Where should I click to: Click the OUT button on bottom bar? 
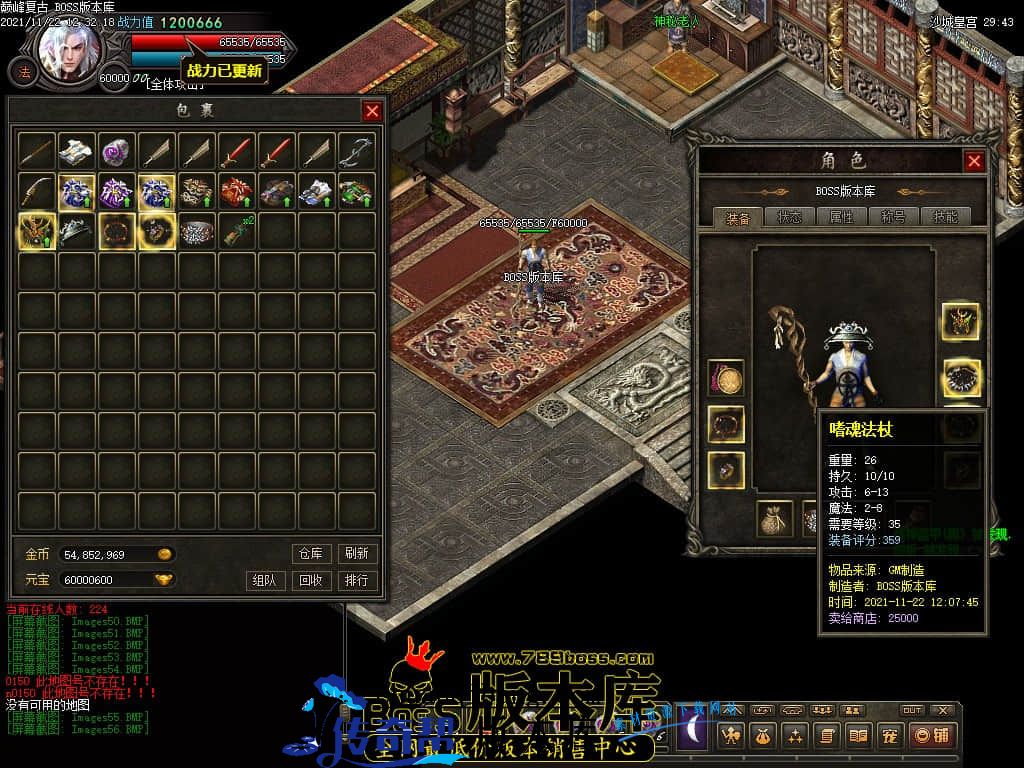(912, 710)
